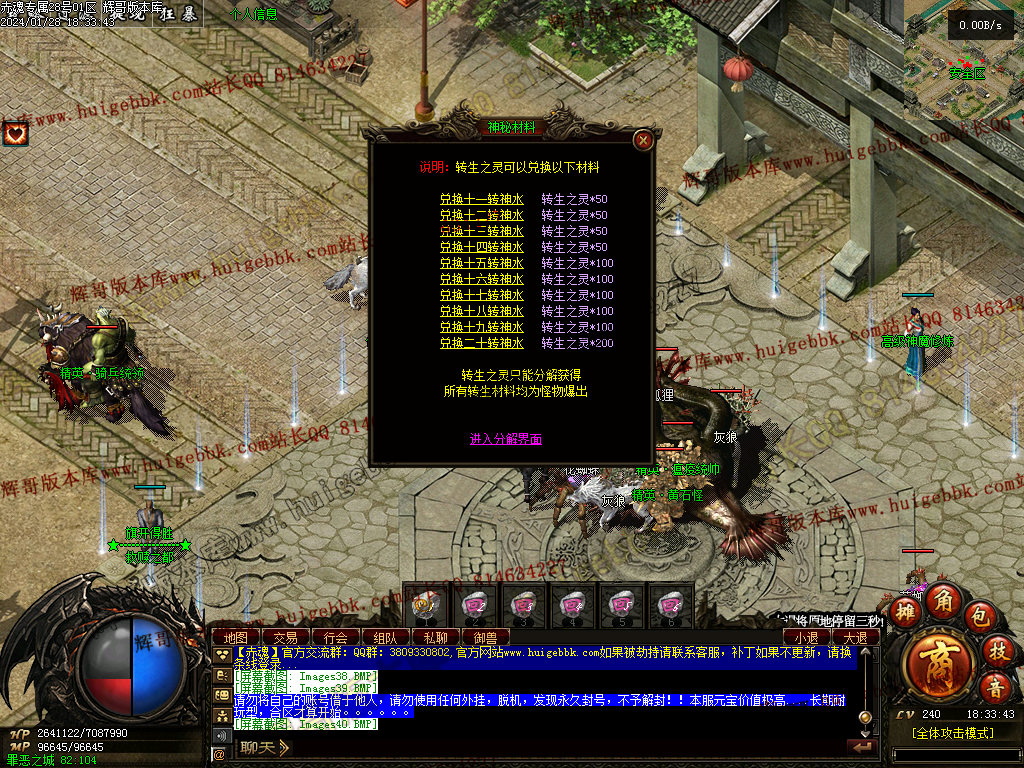Open the 地图 map tab
The height and width of the screenshot is (768, 1024).
[236, 637]
